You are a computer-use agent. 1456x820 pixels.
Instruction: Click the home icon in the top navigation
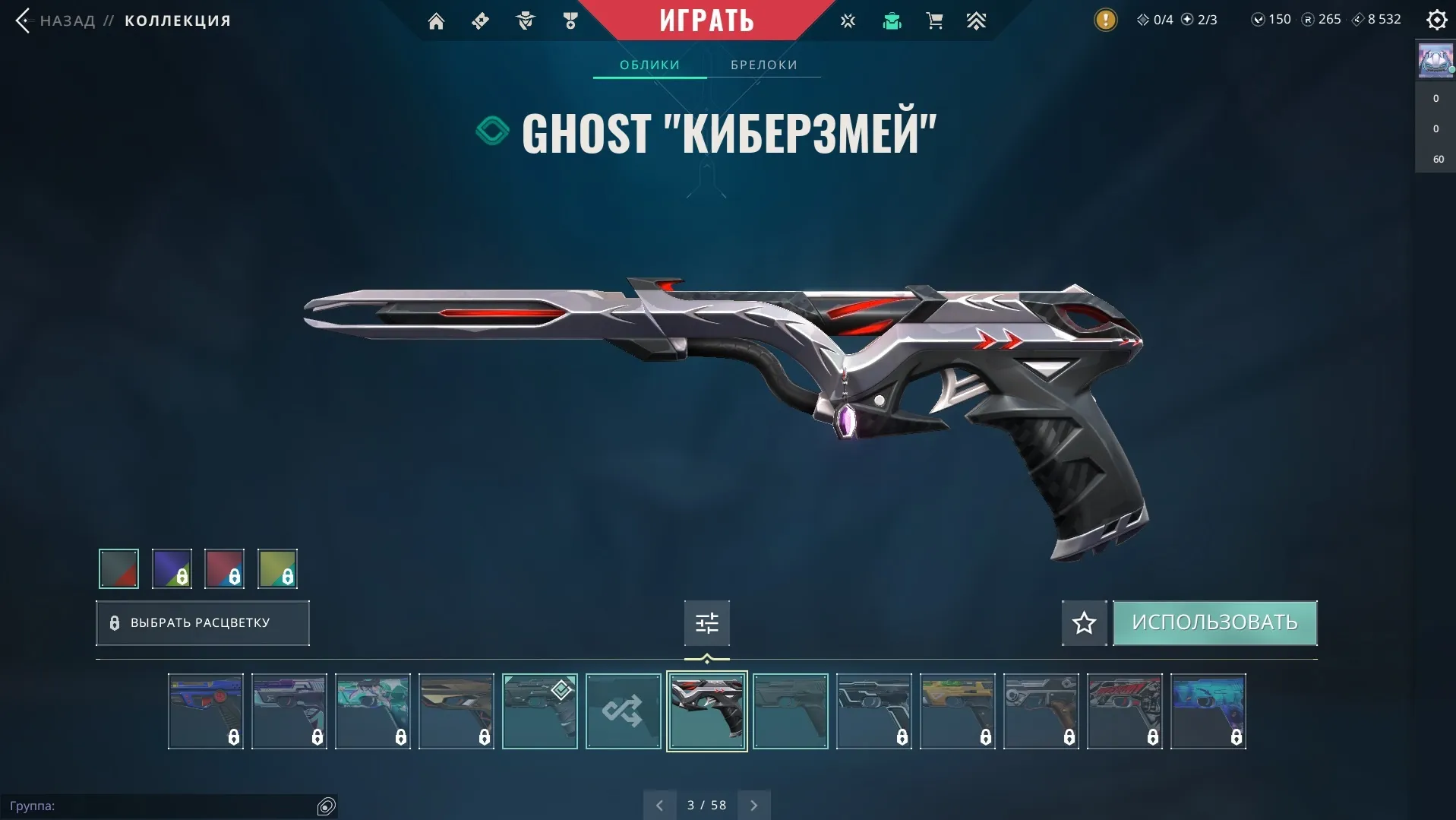pyautogui.click(x=437, y=21)
